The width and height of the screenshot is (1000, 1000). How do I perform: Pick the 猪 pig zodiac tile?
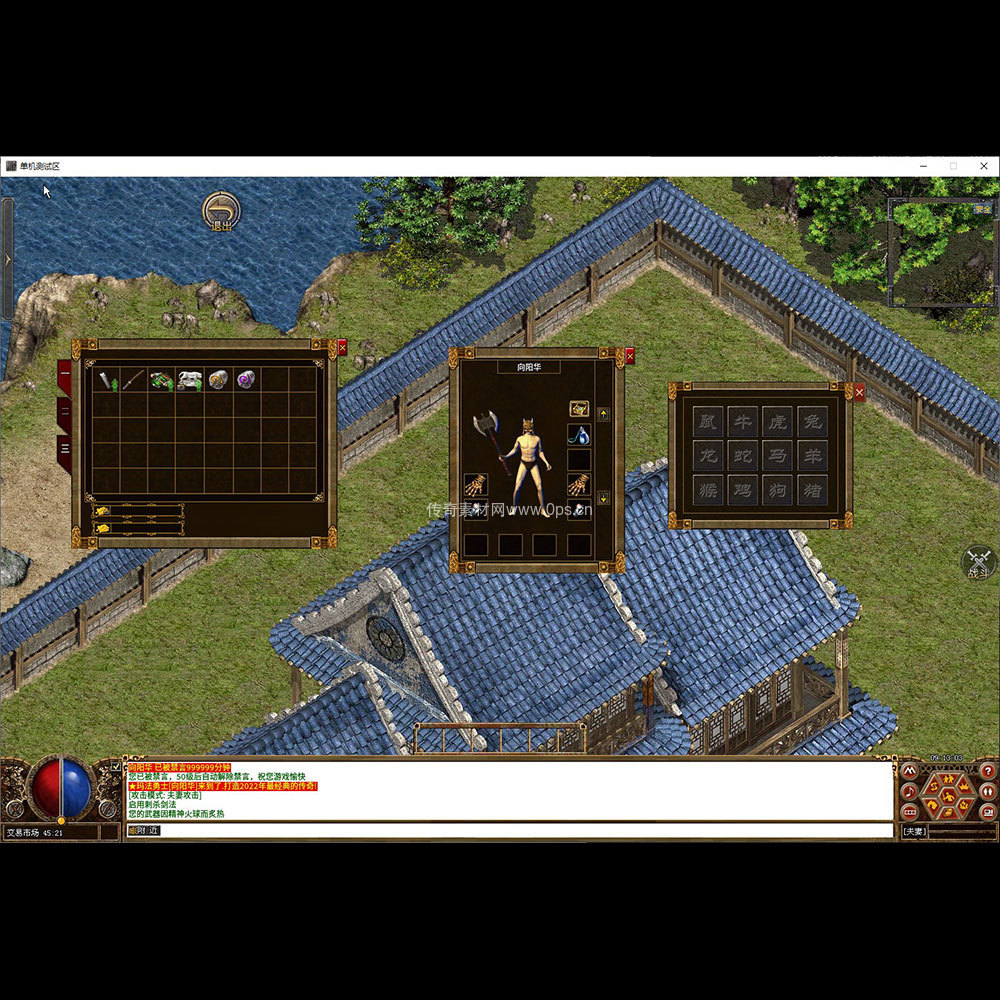coord(811,490)
